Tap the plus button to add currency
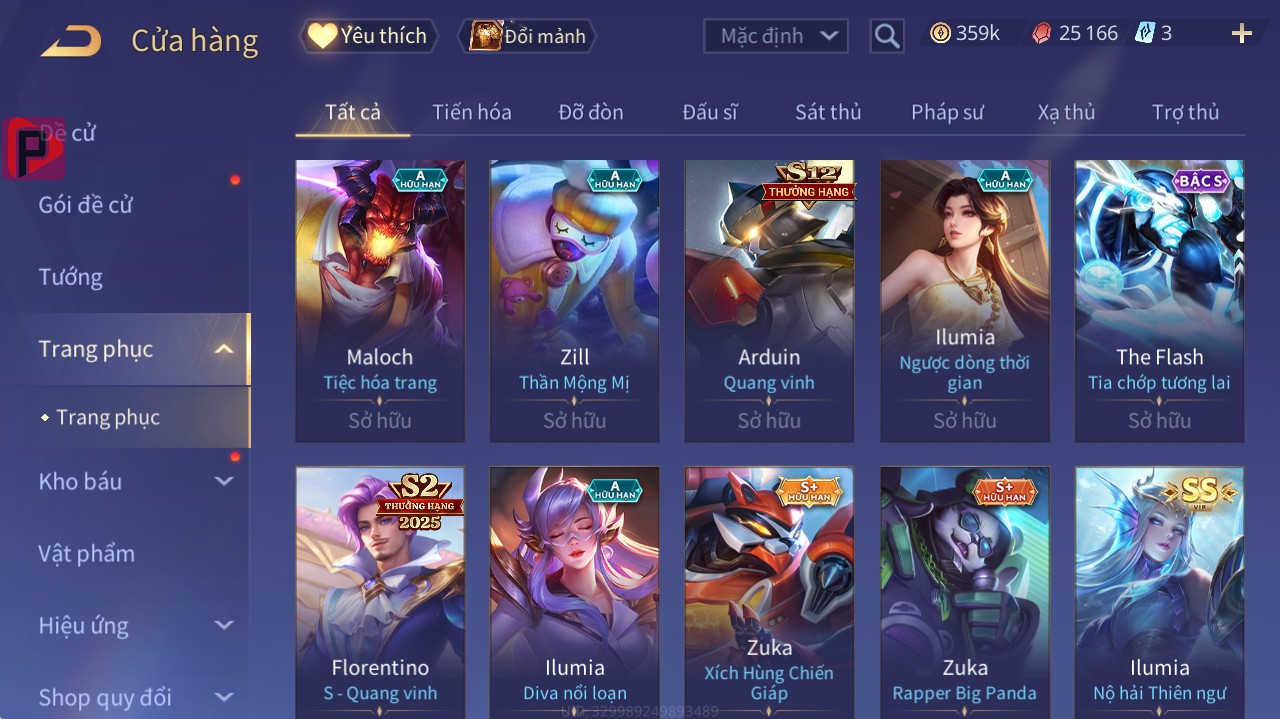The height and width of the screenshot is (719, 1280). [1242, 34]
